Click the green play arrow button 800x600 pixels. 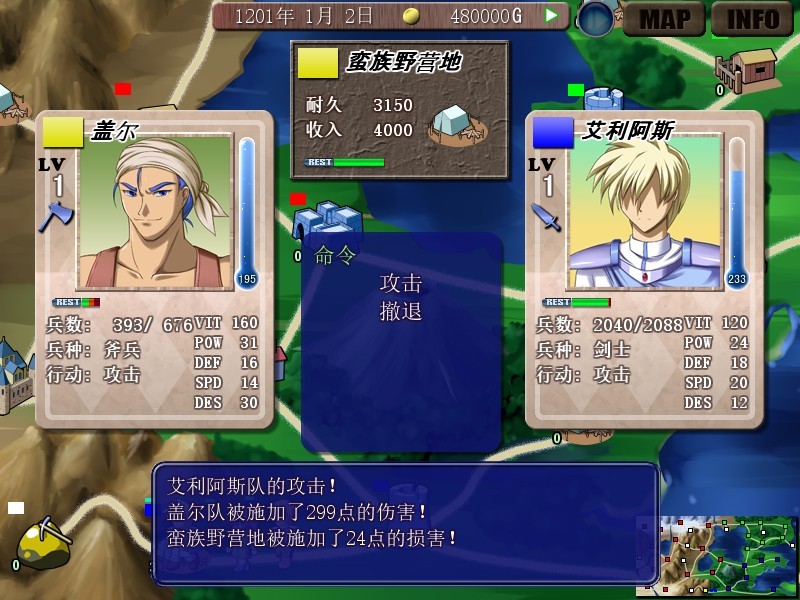click(551, 16)
